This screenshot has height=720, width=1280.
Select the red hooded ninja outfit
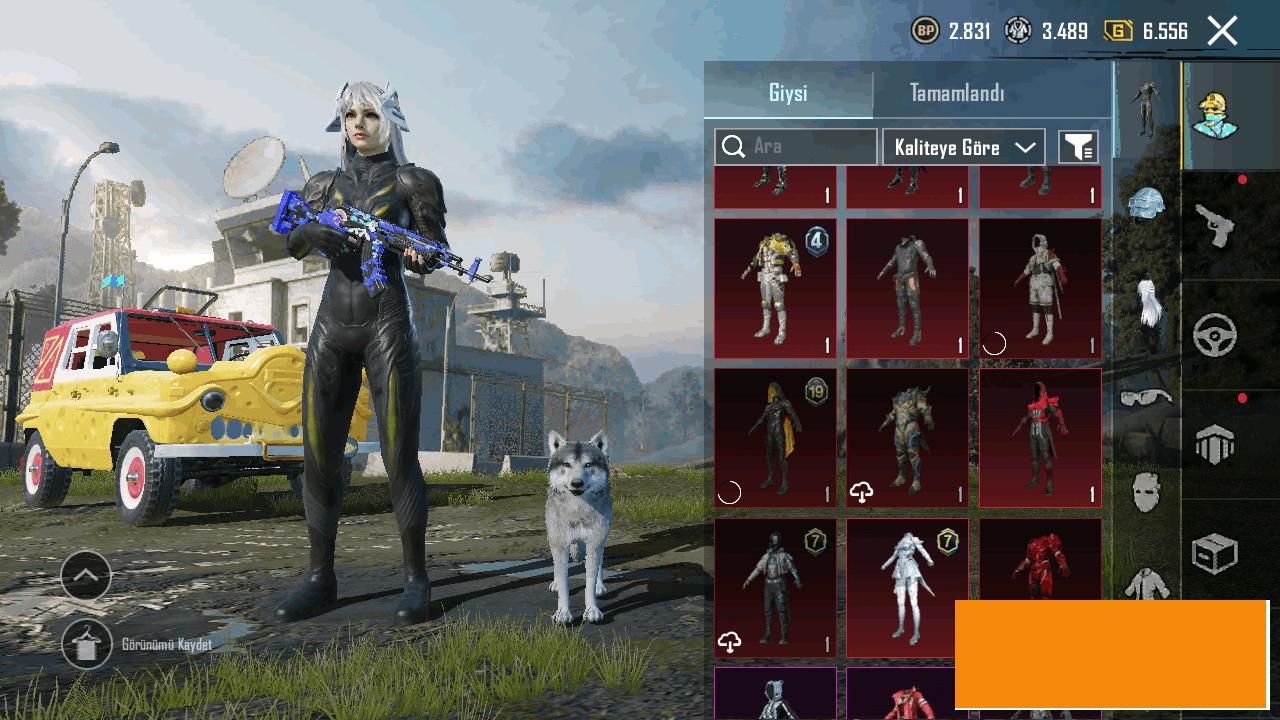coord(1040,437)
